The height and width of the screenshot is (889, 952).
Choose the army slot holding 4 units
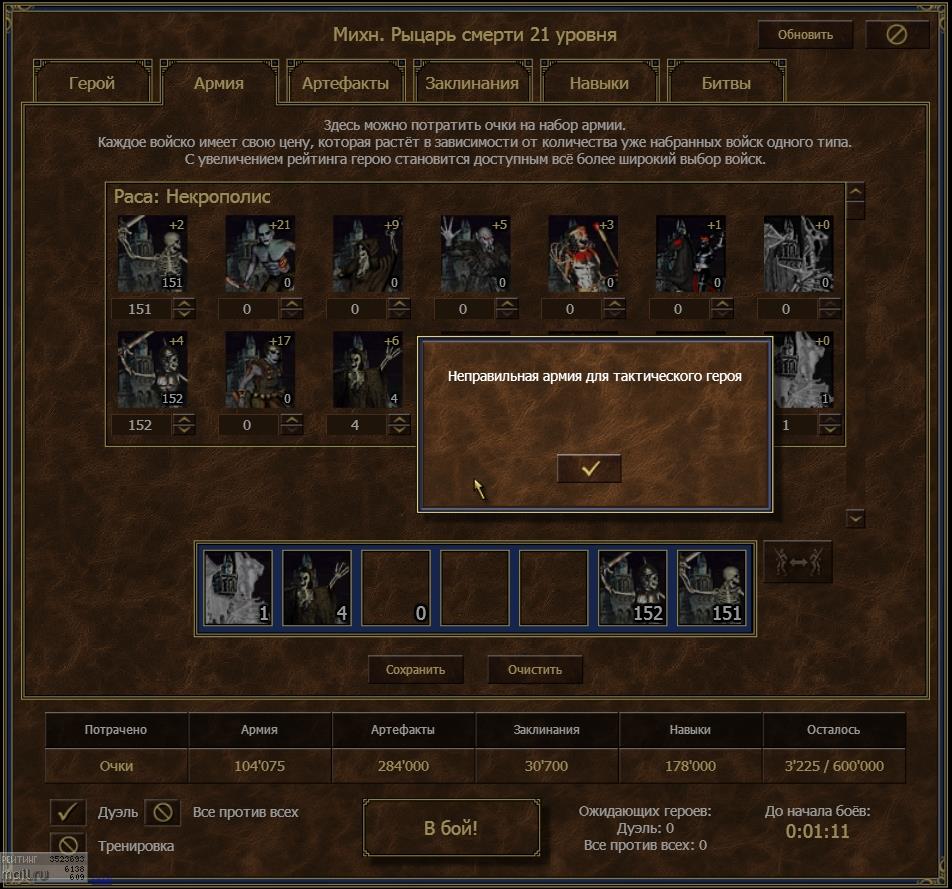[x=317, y=588]
